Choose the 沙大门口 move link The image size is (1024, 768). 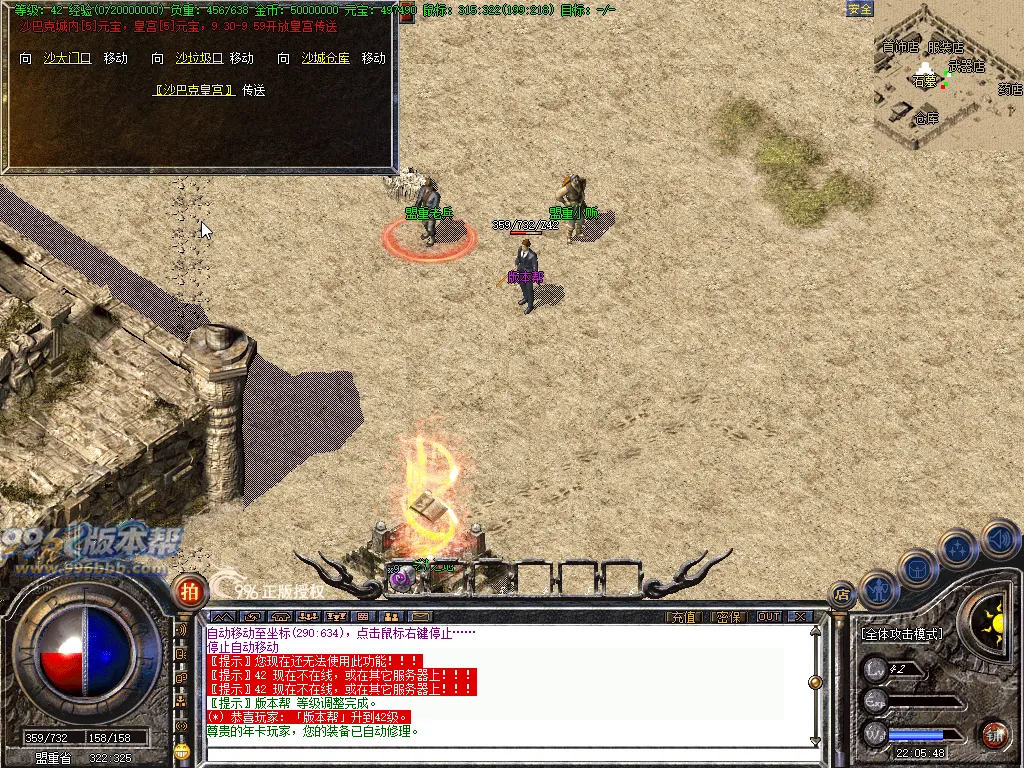coord(67,59)
